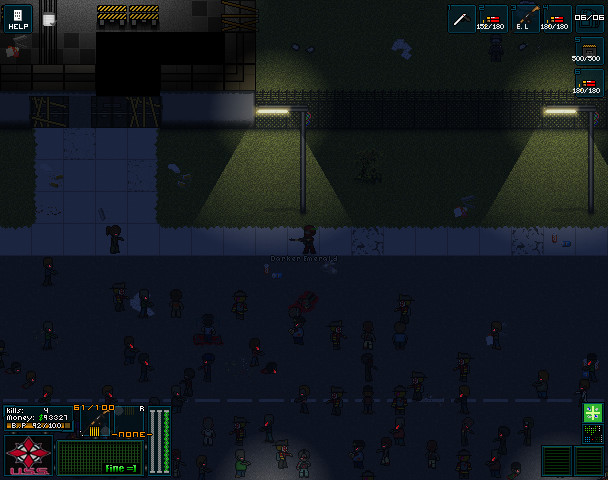
Task: Open the backpack showing 06/06
Action: point(590,18)
